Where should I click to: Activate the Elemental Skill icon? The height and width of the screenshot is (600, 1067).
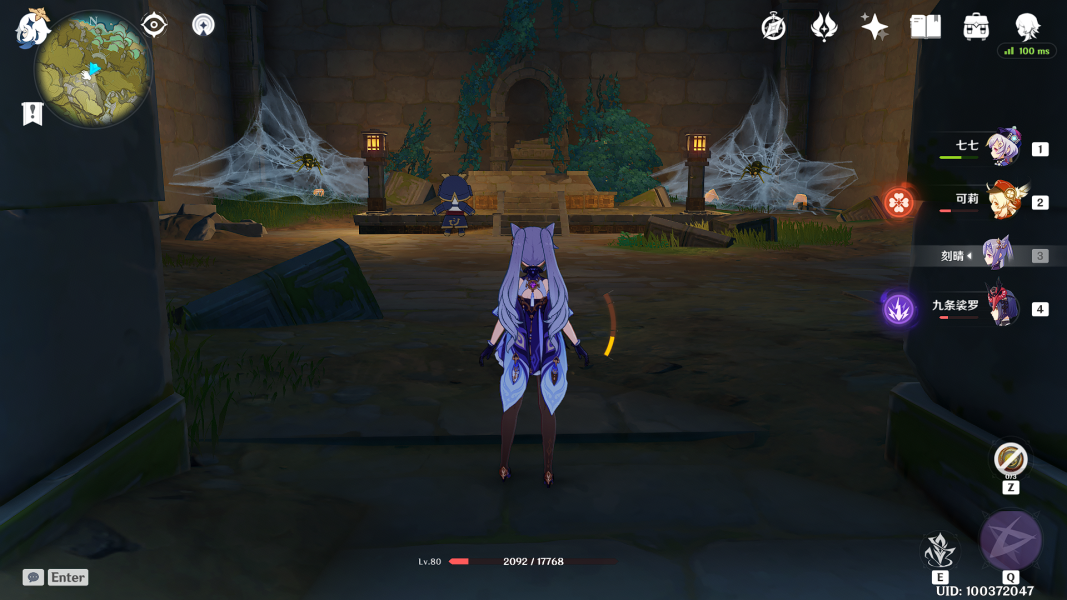coord(940,551)
